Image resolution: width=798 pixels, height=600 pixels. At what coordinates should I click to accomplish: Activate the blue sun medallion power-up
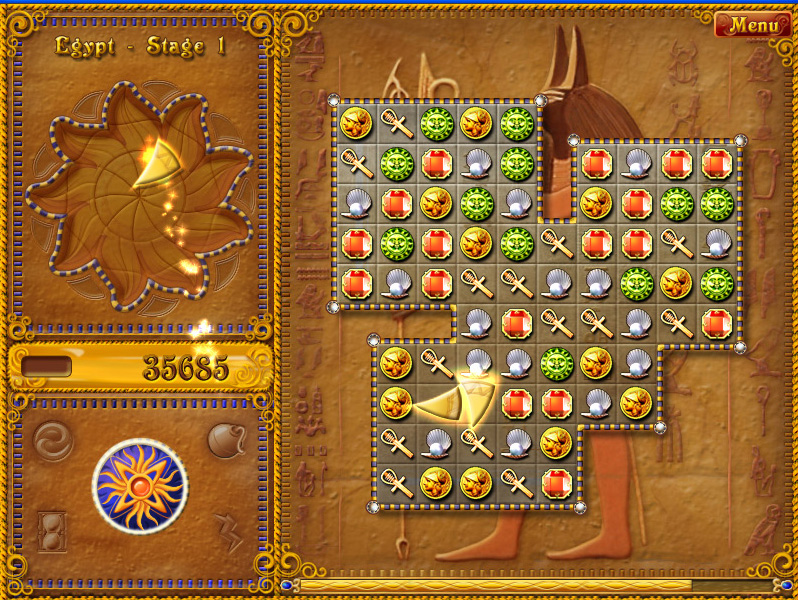click(x=140, y=487)
